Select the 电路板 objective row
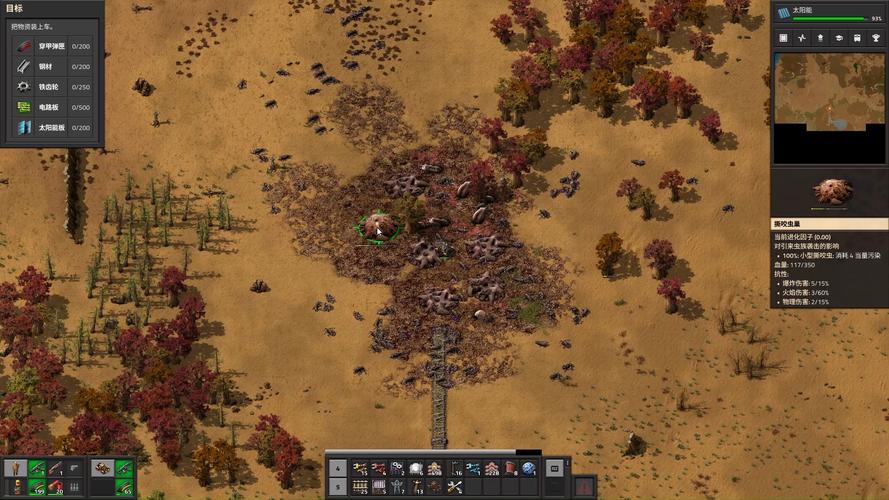Screen dimensions: 889x500 pos(52,107)
